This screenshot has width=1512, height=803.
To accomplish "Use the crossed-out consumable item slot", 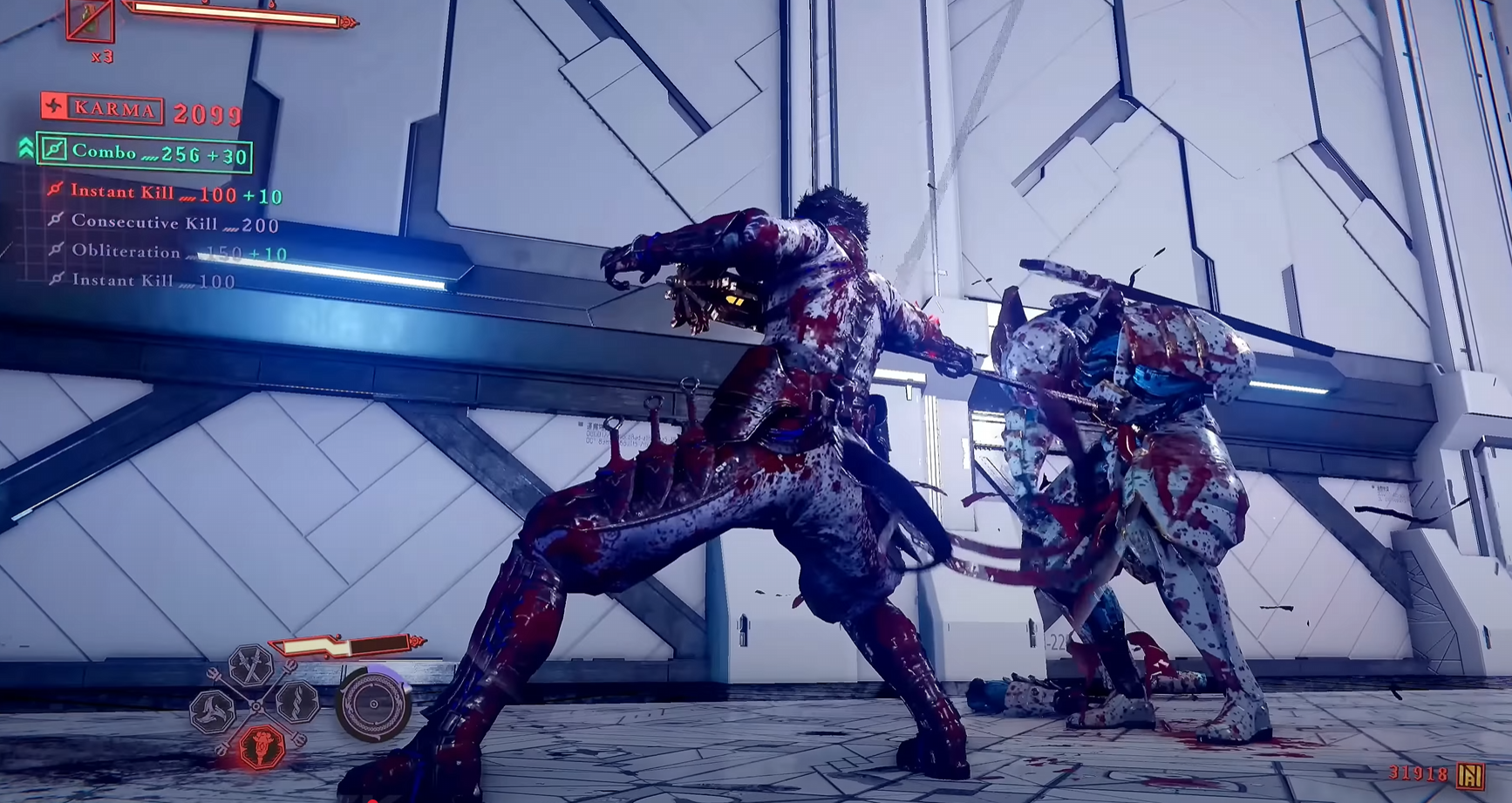I will pos(91,19).
